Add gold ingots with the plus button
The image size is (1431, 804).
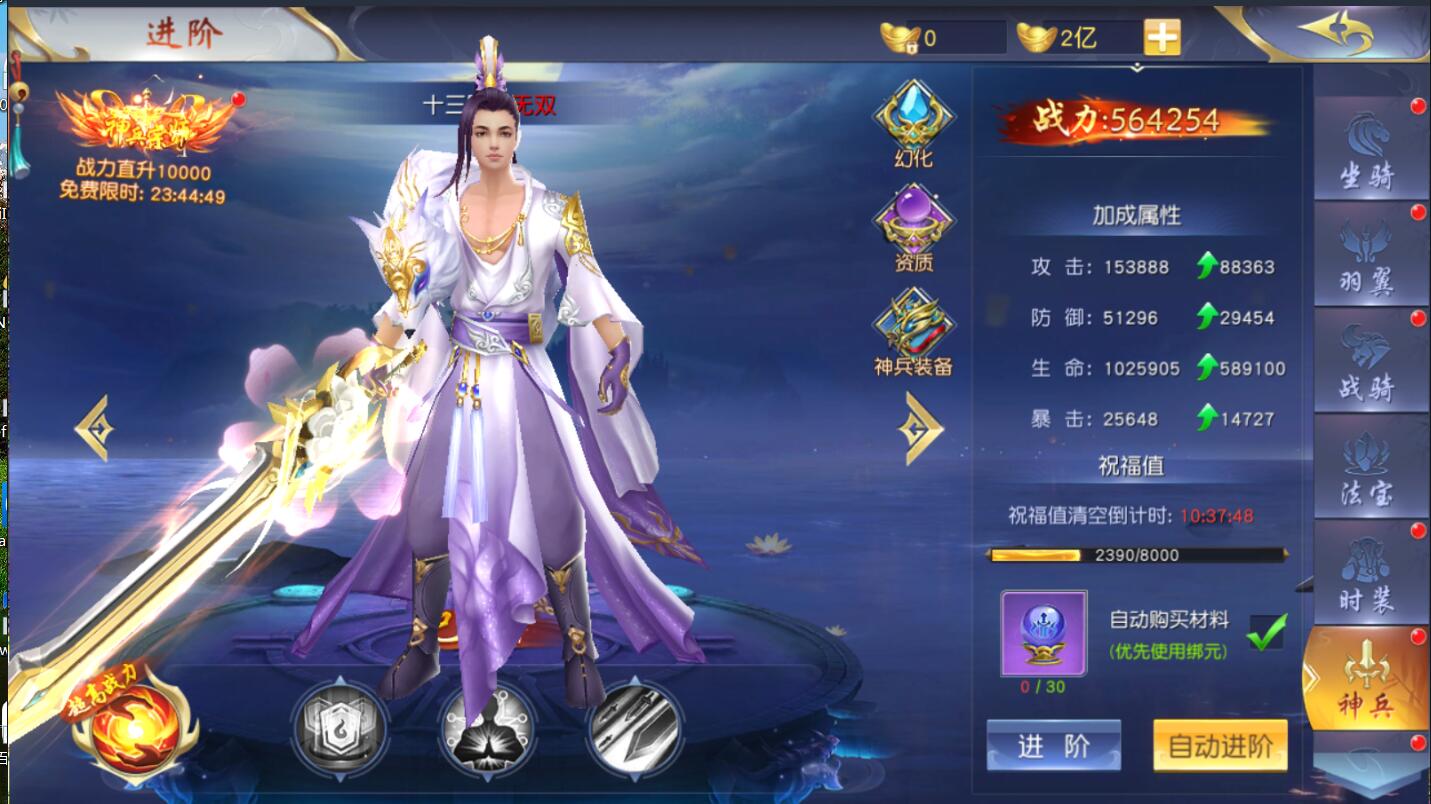point(1162,38)
